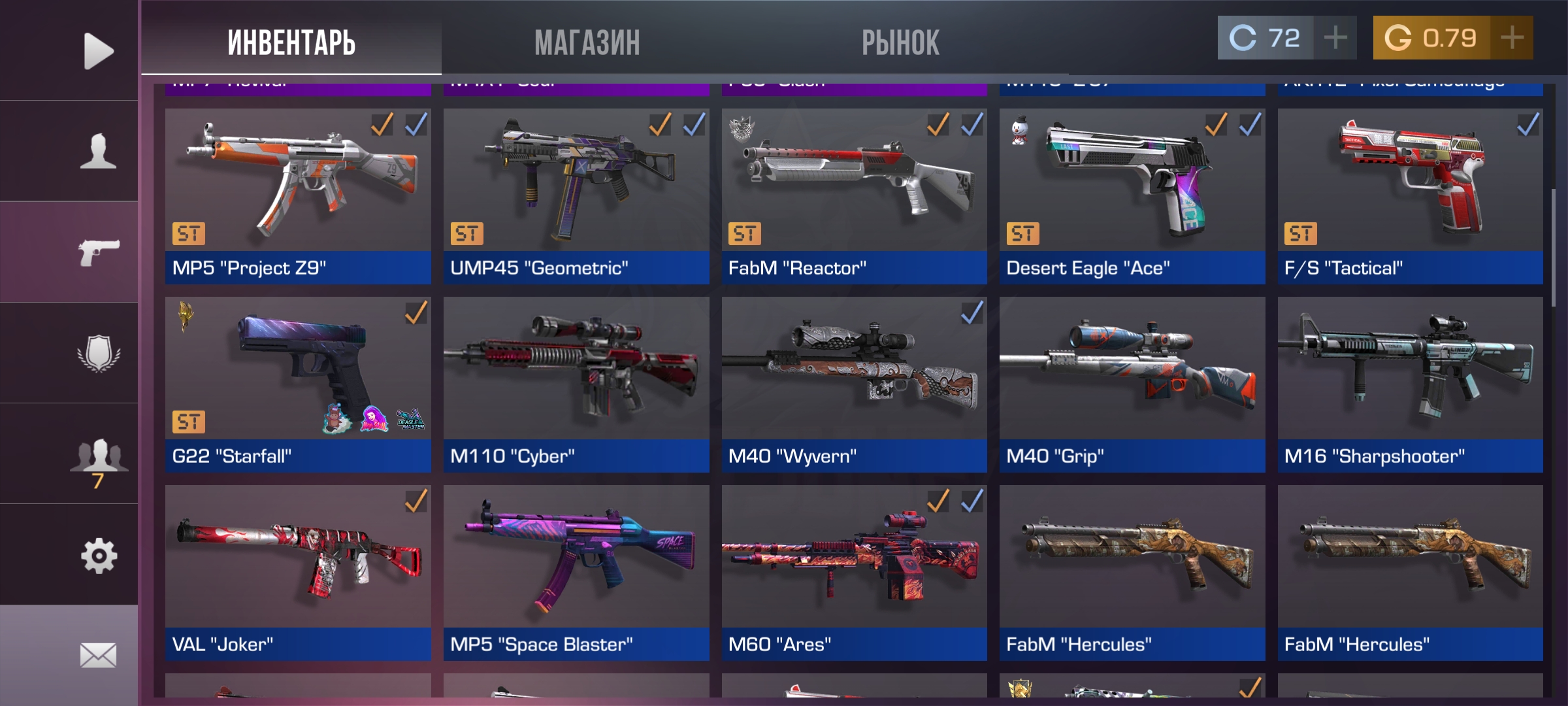Screen dimensions: 1568x706
Task: Add gold with the plus button
Action: coord(1512,38)
